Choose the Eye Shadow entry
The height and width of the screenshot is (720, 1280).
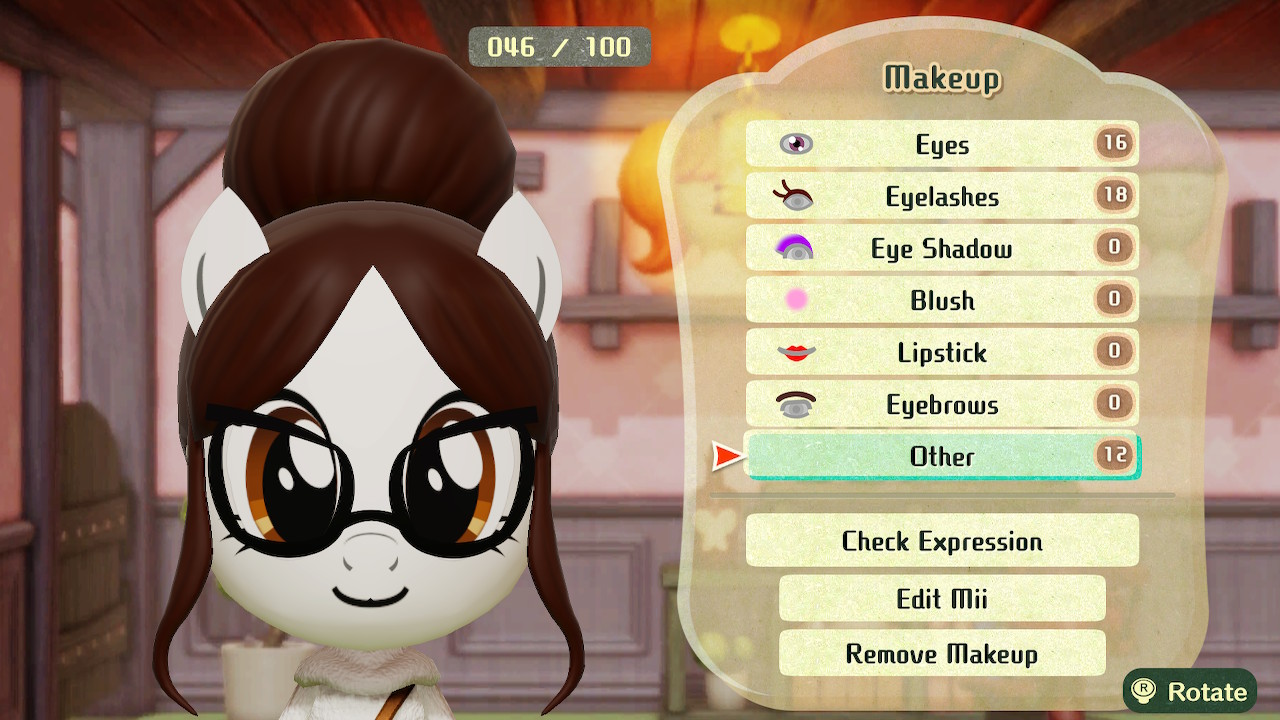pos(942,249)
